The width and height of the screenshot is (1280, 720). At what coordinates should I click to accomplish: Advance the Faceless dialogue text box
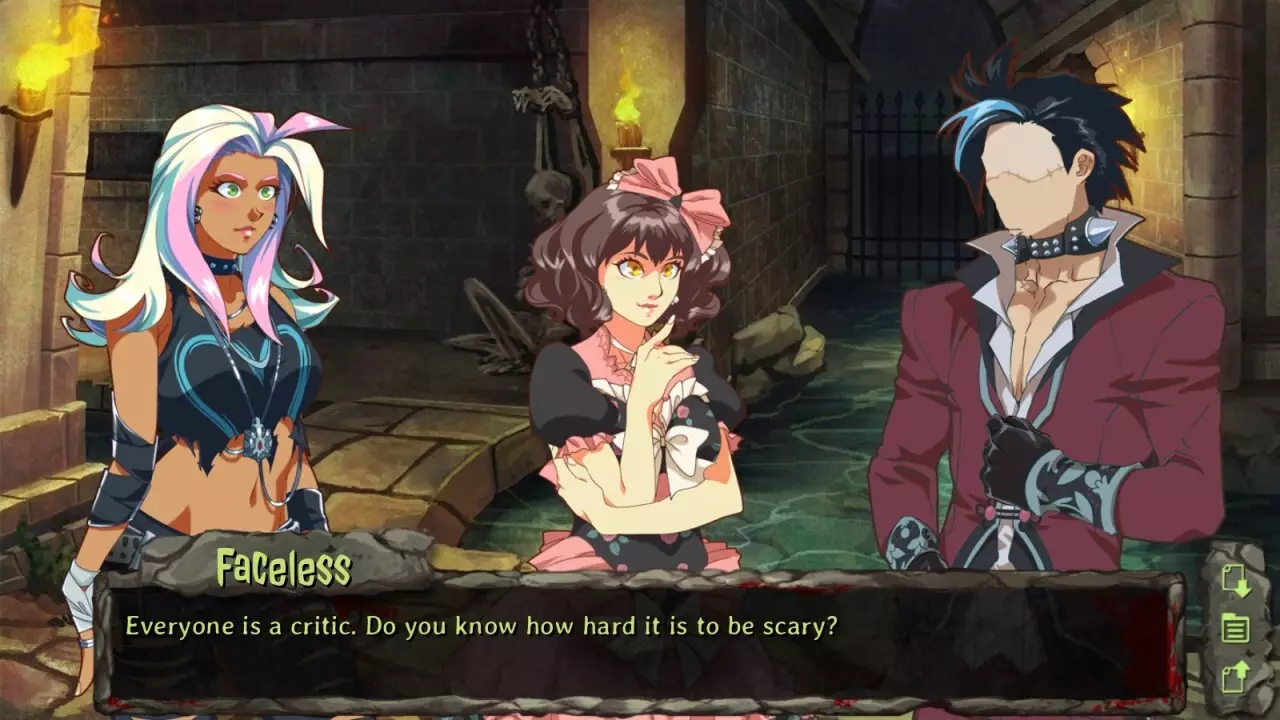[x=640, y=640]
